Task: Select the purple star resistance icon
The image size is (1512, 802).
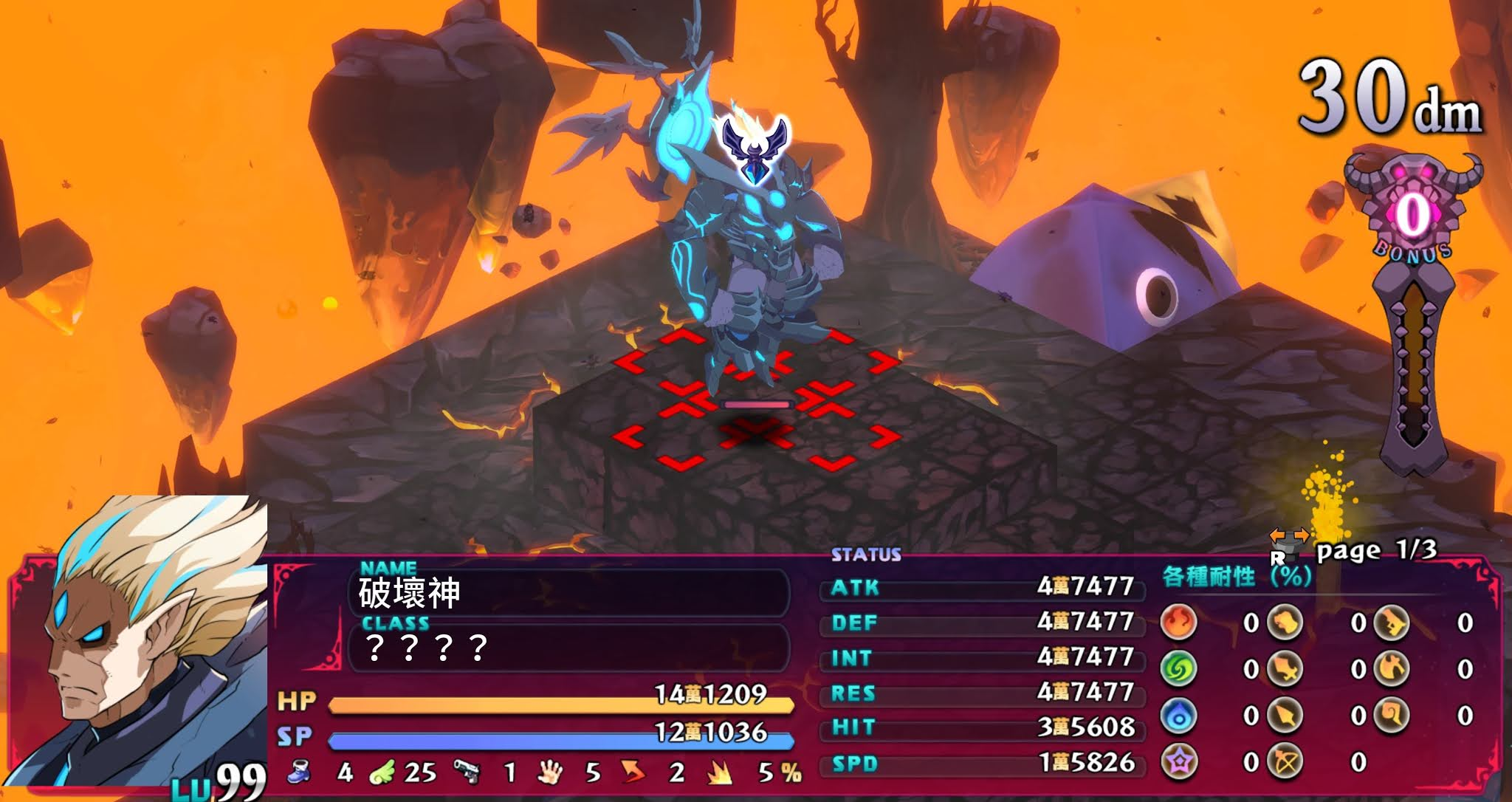Action: [x=1178, y=761]
